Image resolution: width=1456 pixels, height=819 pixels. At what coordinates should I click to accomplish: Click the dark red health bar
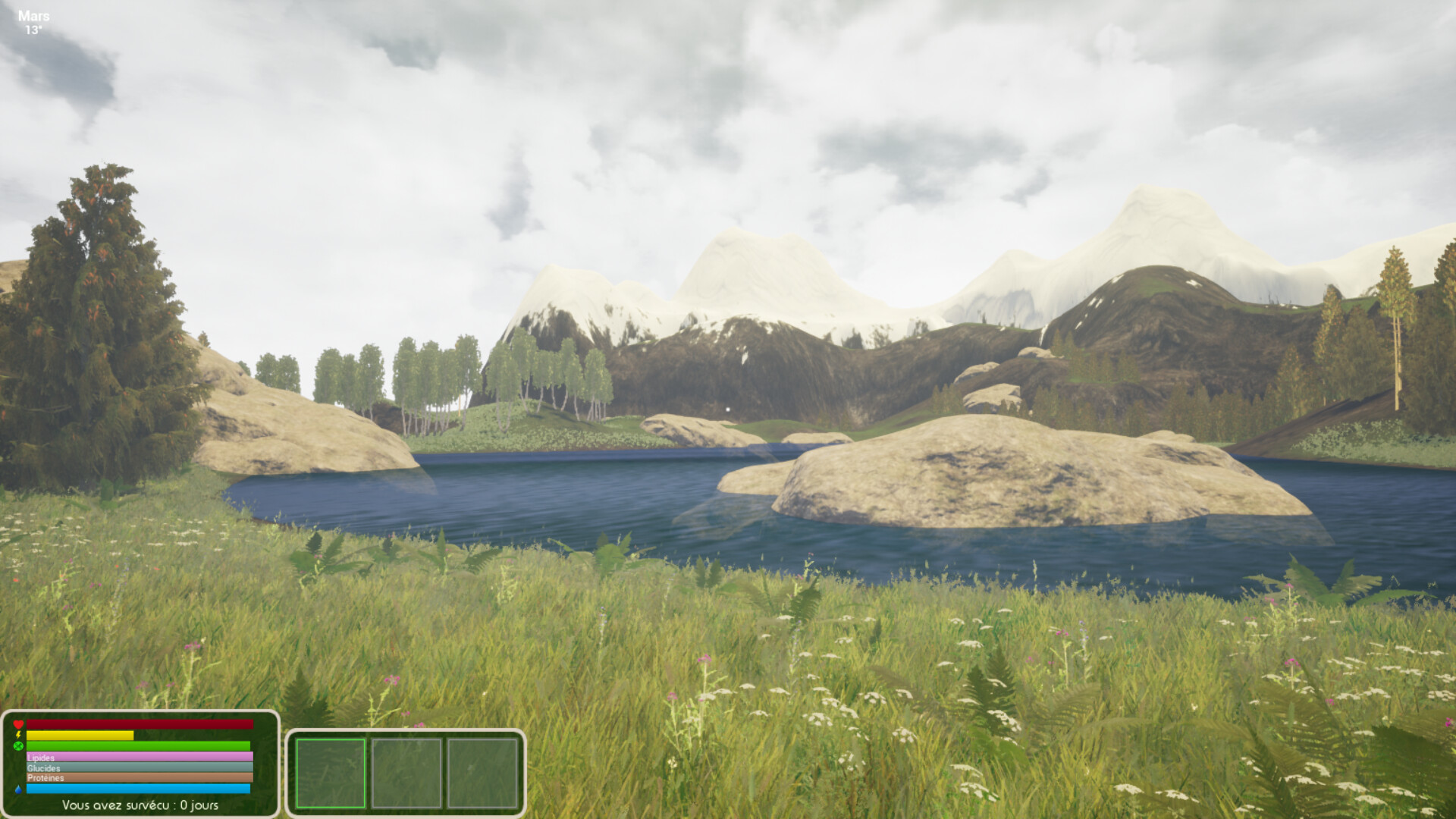click(x=139, y=724)
